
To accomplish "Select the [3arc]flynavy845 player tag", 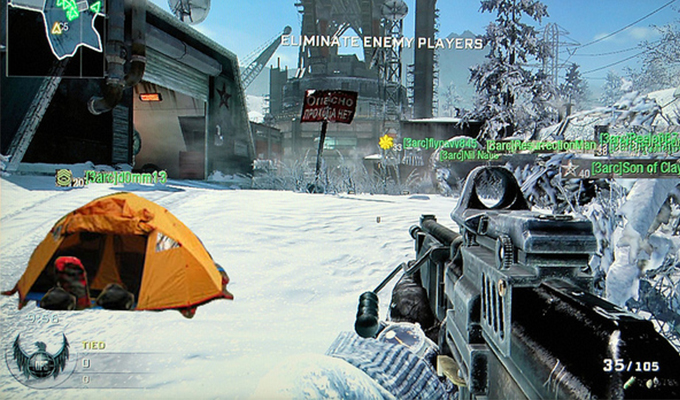I will (x=441, y=143).
